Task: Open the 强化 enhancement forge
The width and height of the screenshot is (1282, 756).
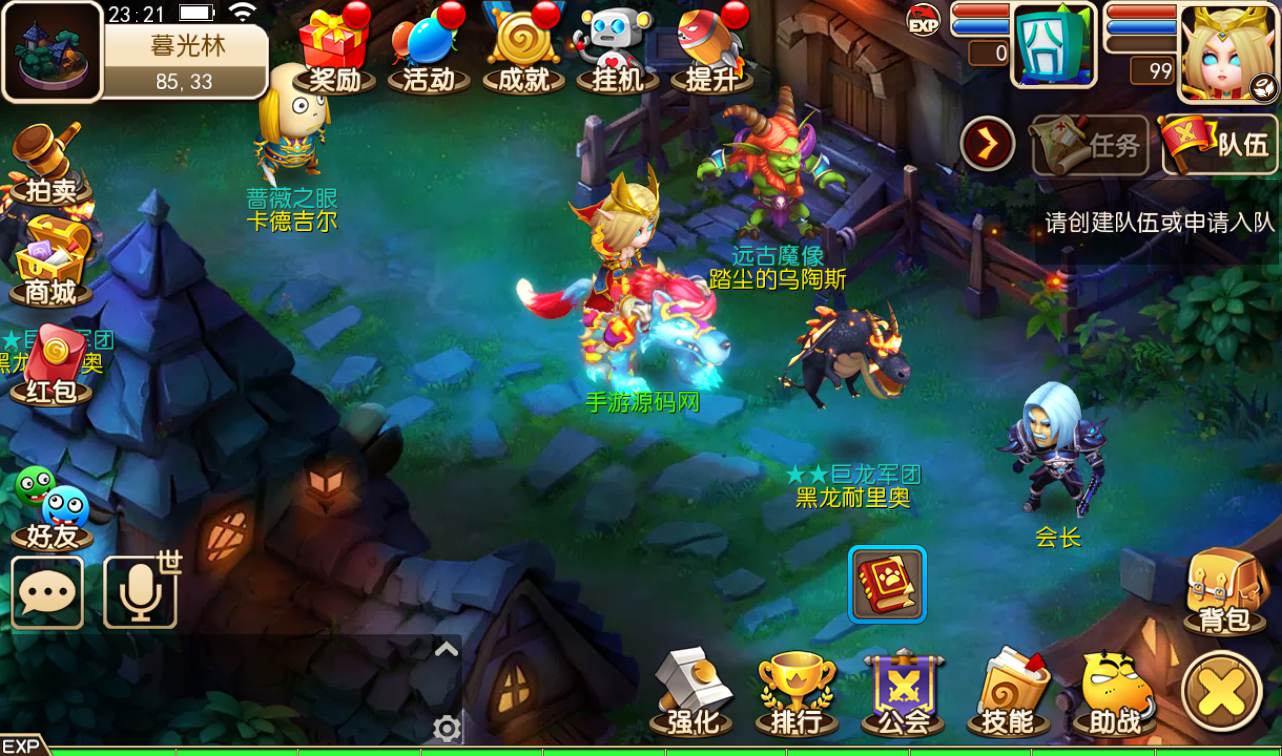Action: click(692, 690)
